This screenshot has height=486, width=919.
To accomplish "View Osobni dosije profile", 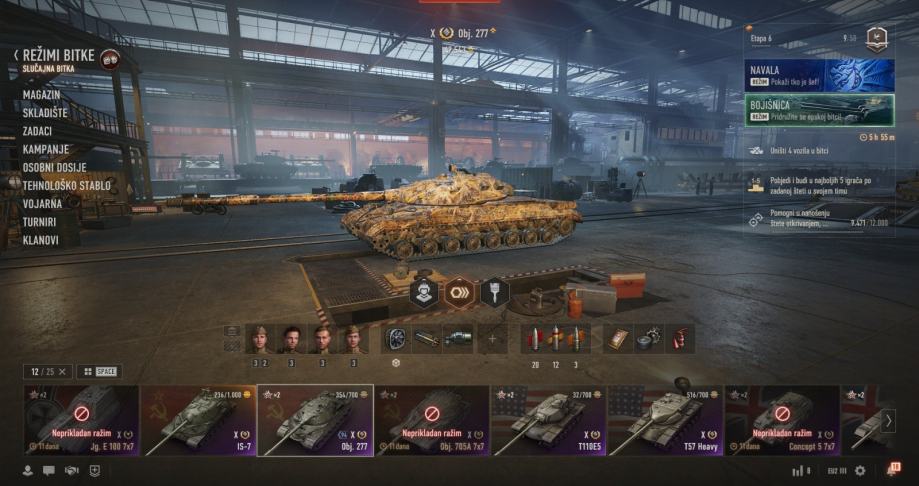I will coord(54,167).
